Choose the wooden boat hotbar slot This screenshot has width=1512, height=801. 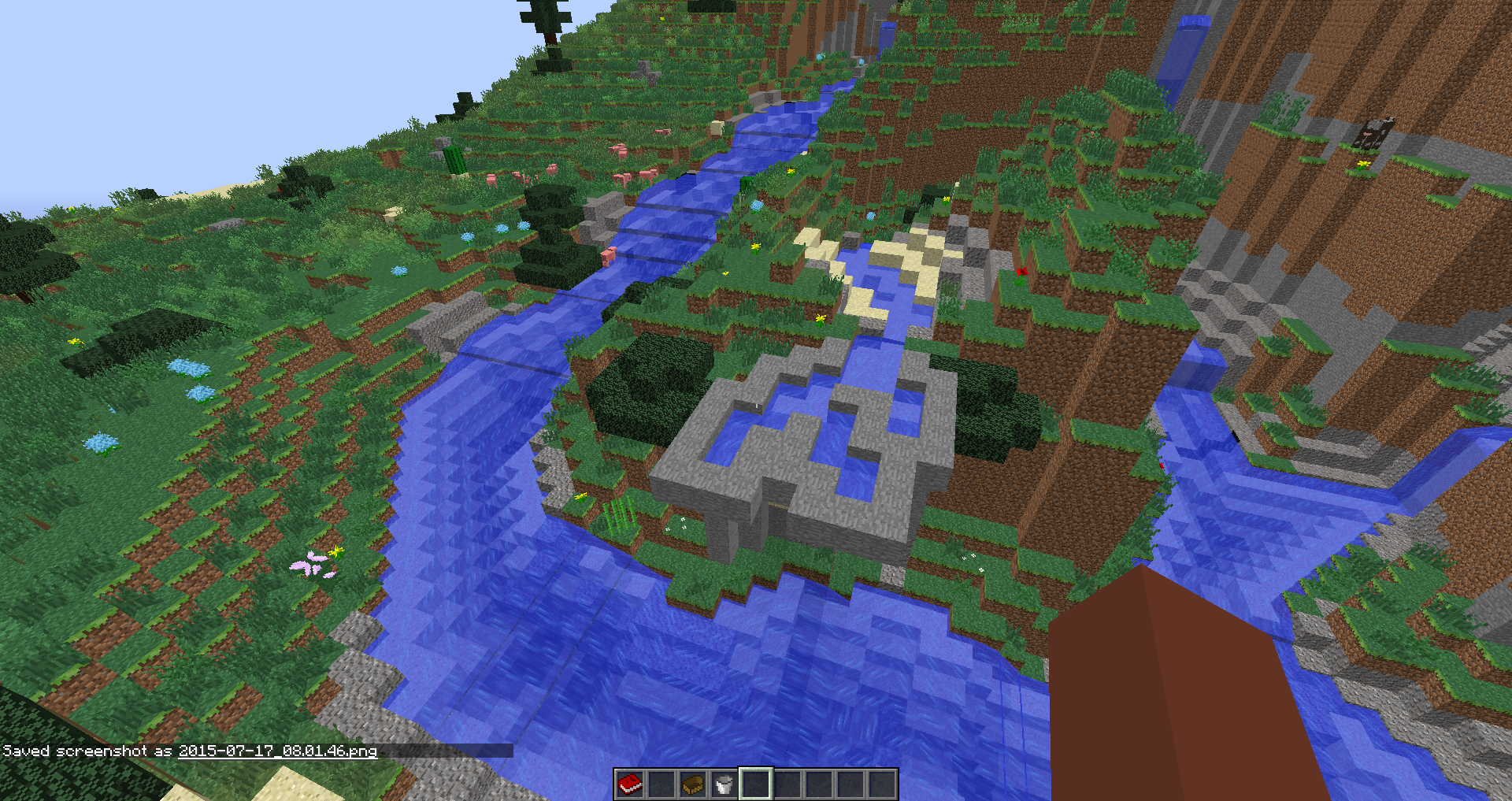click(x=693, y=784)
